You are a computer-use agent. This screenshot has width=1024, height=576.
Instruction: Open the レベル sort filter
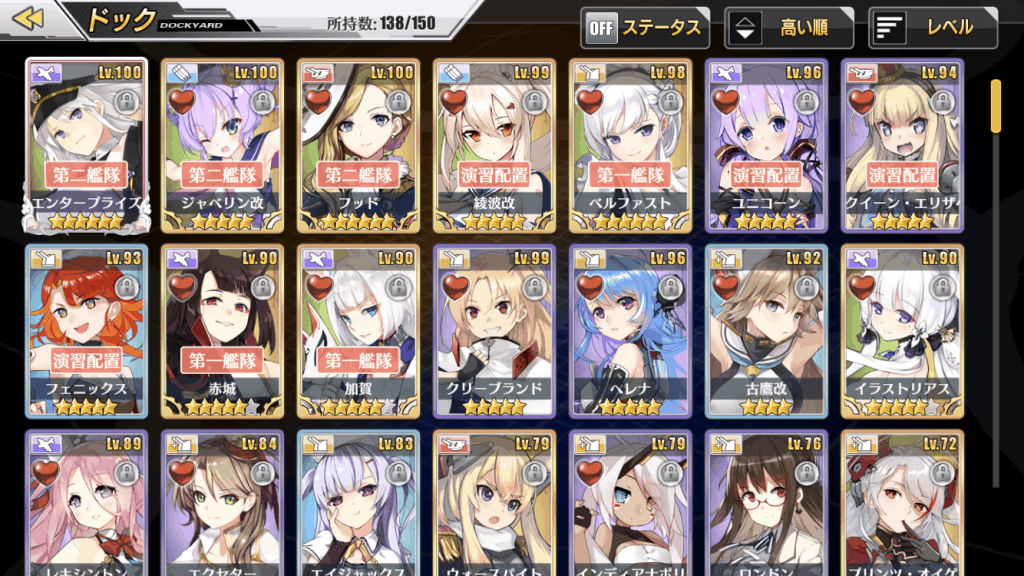click(x=933, y=28)
